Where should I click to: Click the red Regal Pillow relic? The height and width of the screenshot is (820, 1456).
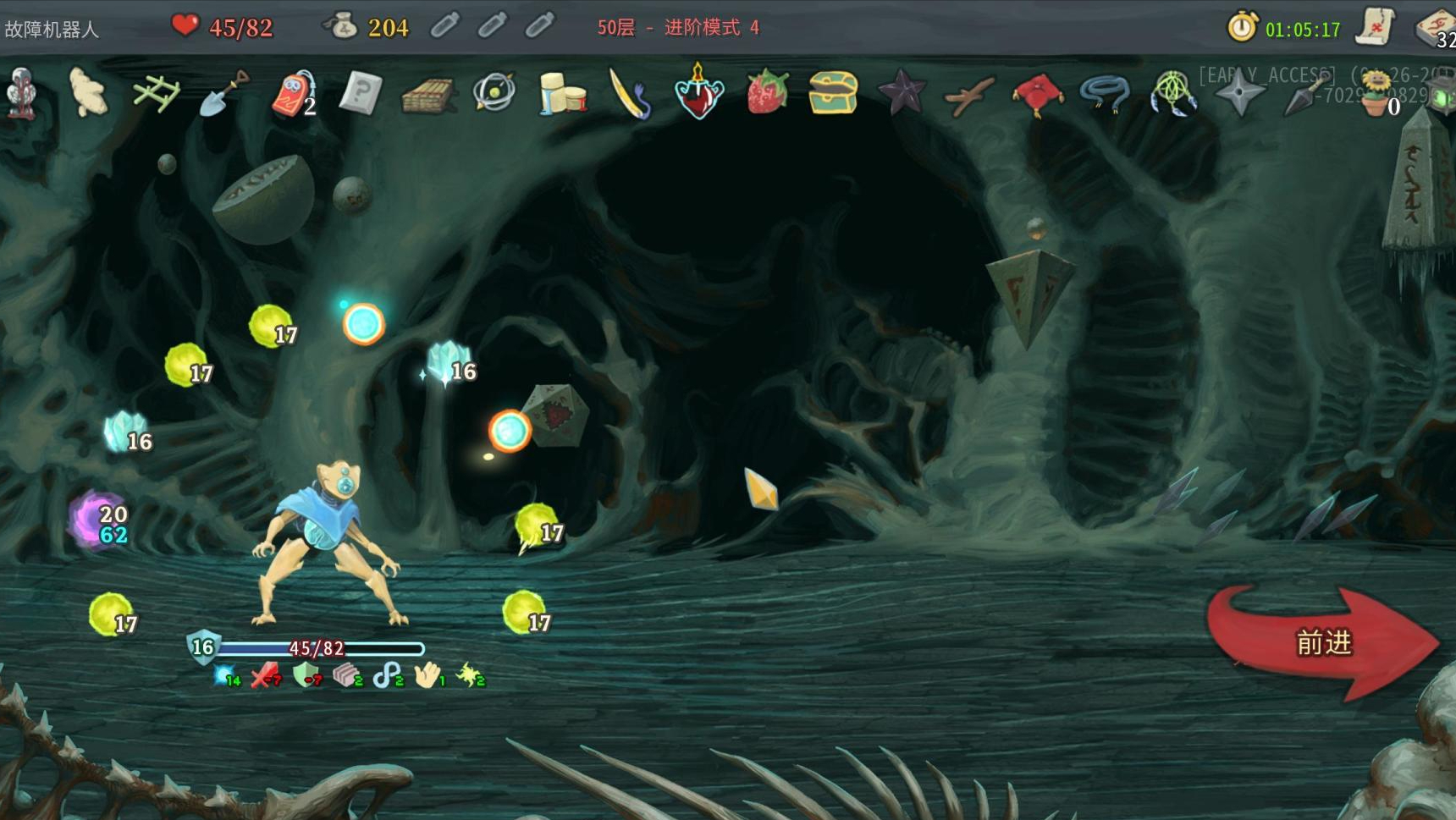click(1038, 93)
